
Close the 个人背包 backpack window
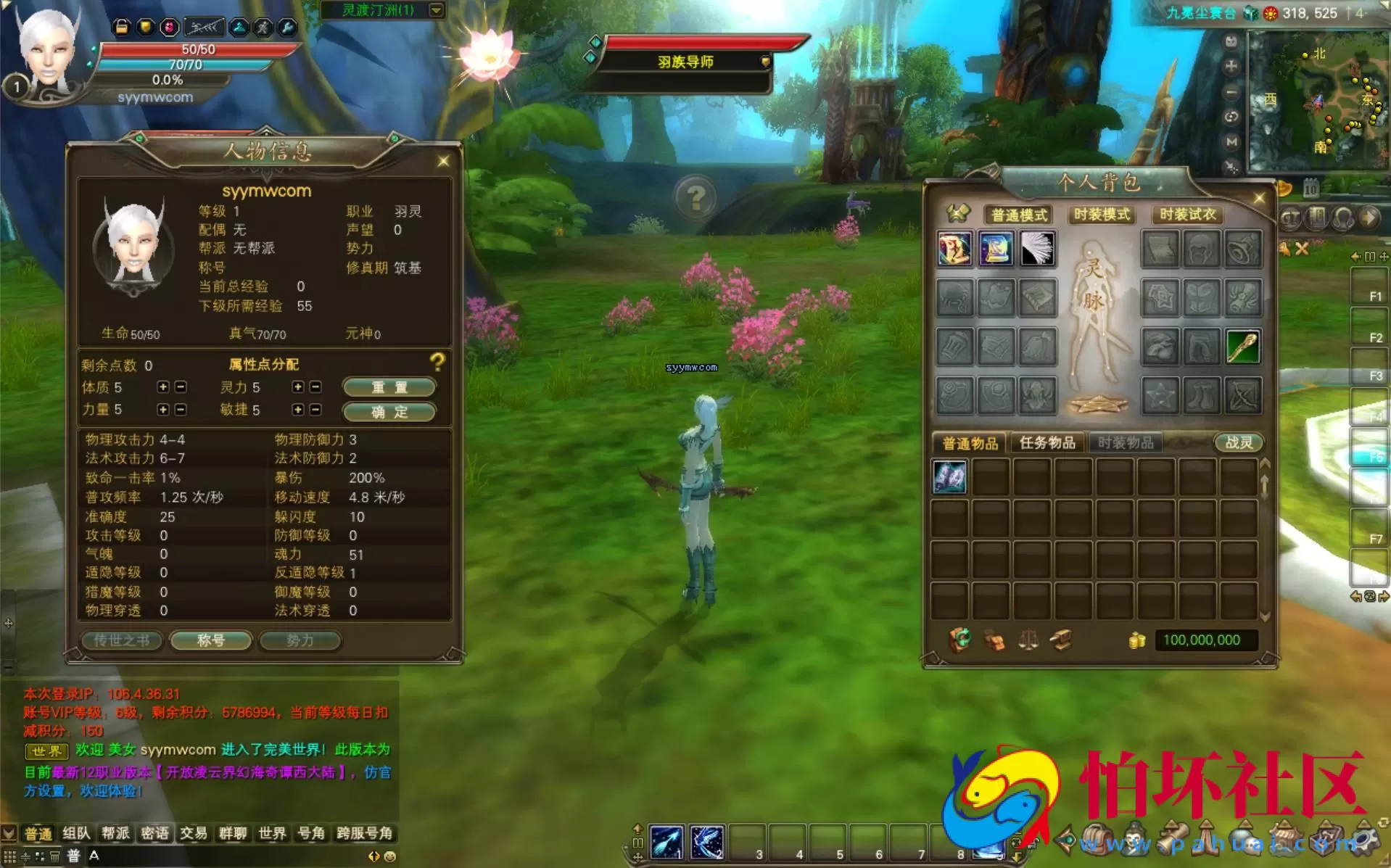coord(1259,198)
